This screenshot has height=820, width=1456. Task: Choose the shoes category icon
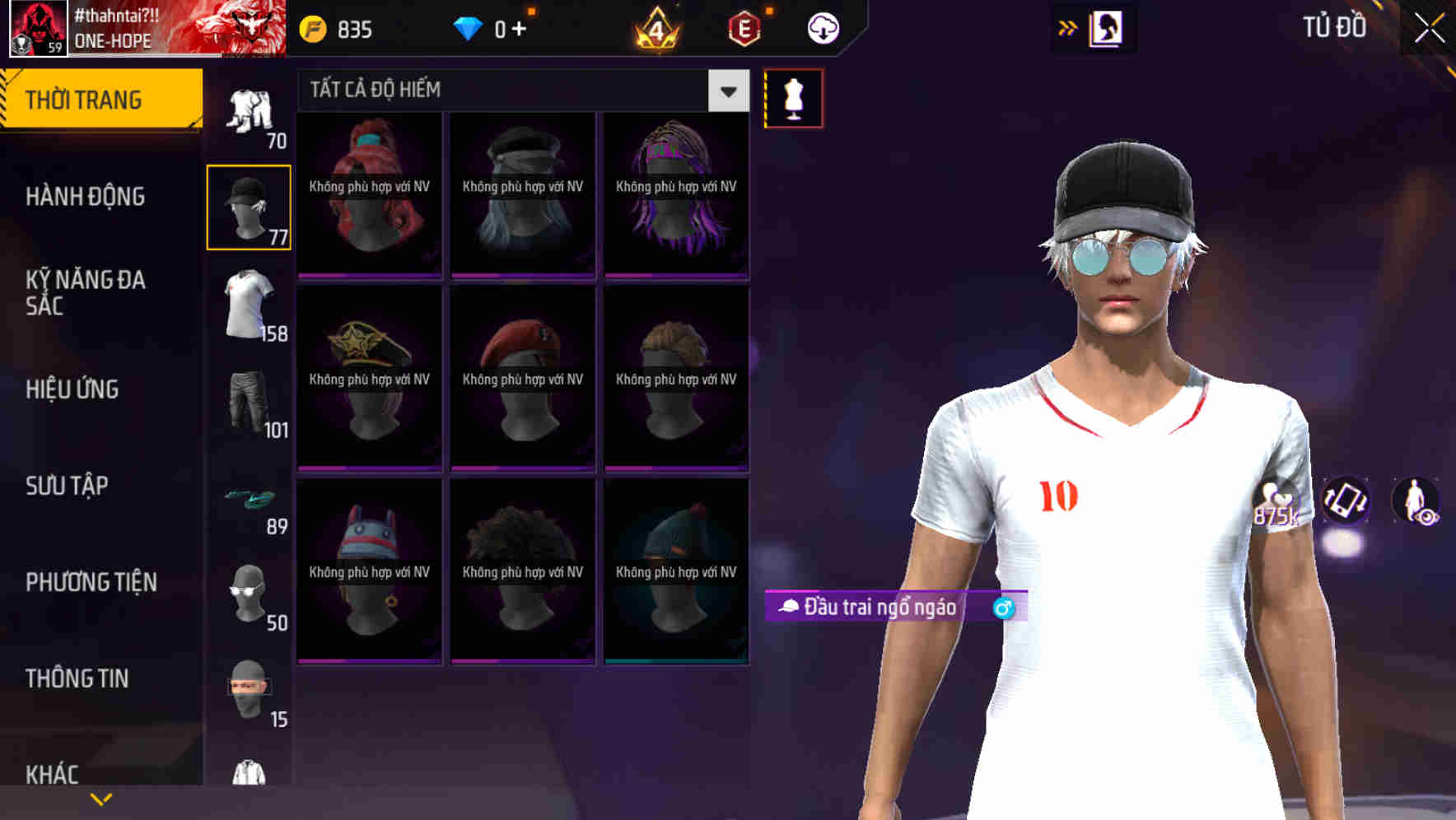247,498
